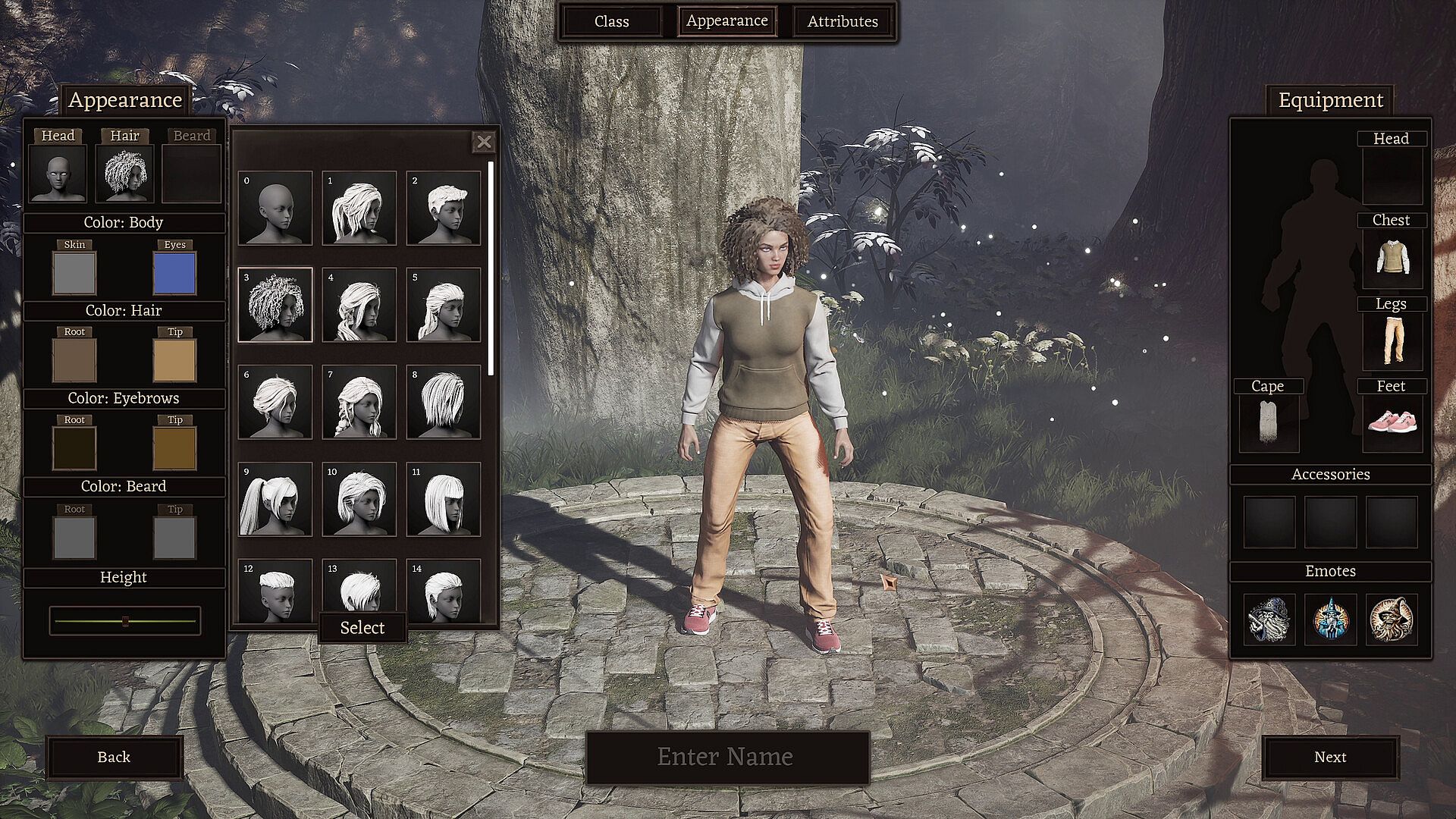The image size is (1456, 819).
Task: Switch to the Class tab
Action: tap(611, 21)
